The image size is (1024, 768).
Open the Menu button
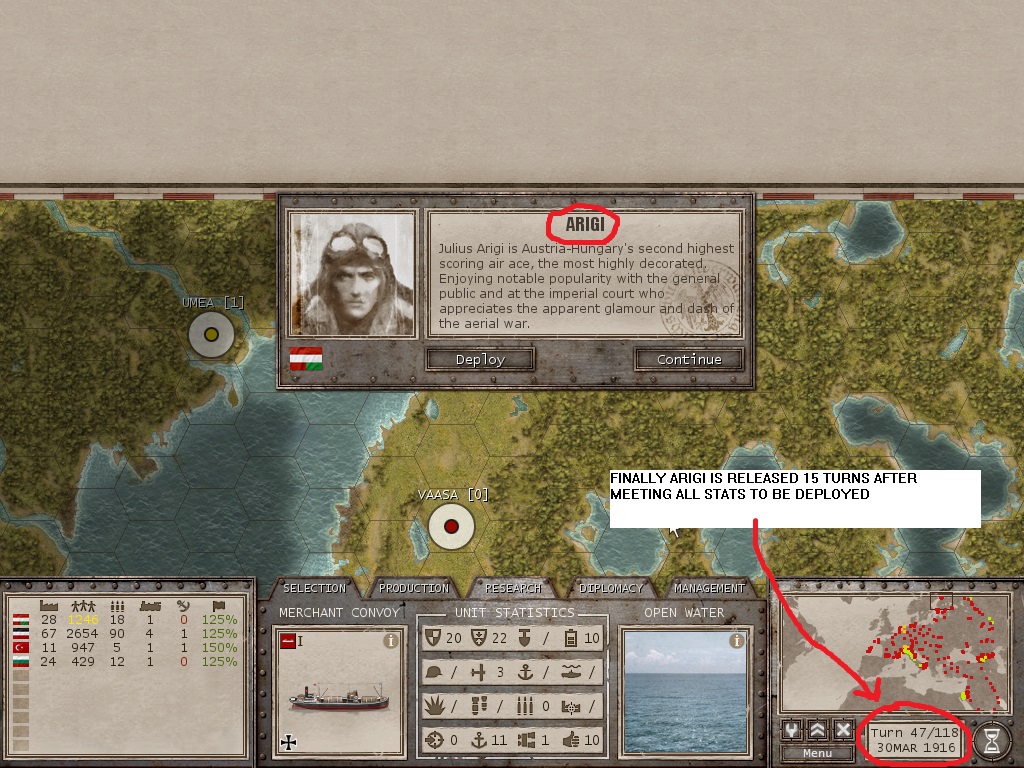point(817,753)
